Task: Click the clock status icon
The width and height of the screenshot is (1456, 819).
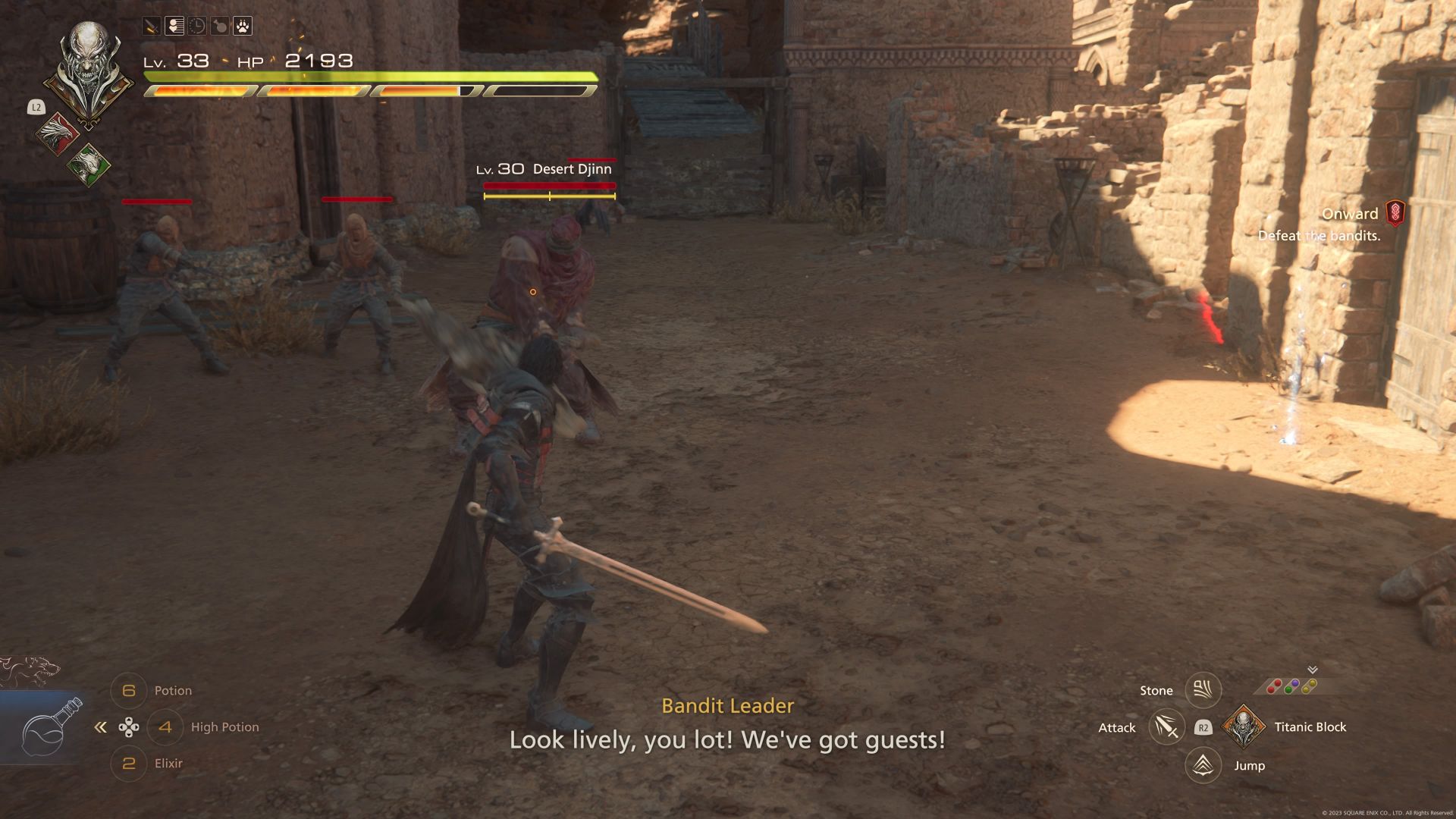Action: [x=197, y=27]
